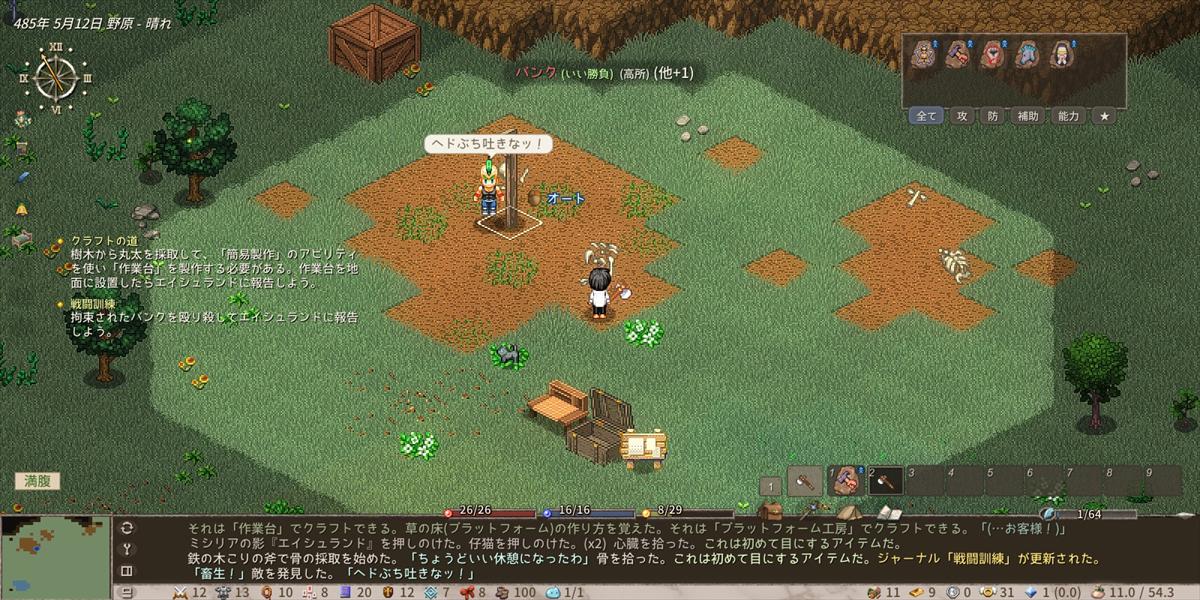Toggle the hotbar page number 1 button
Viewport: 1200px width, 600px height.
point(770,486)
